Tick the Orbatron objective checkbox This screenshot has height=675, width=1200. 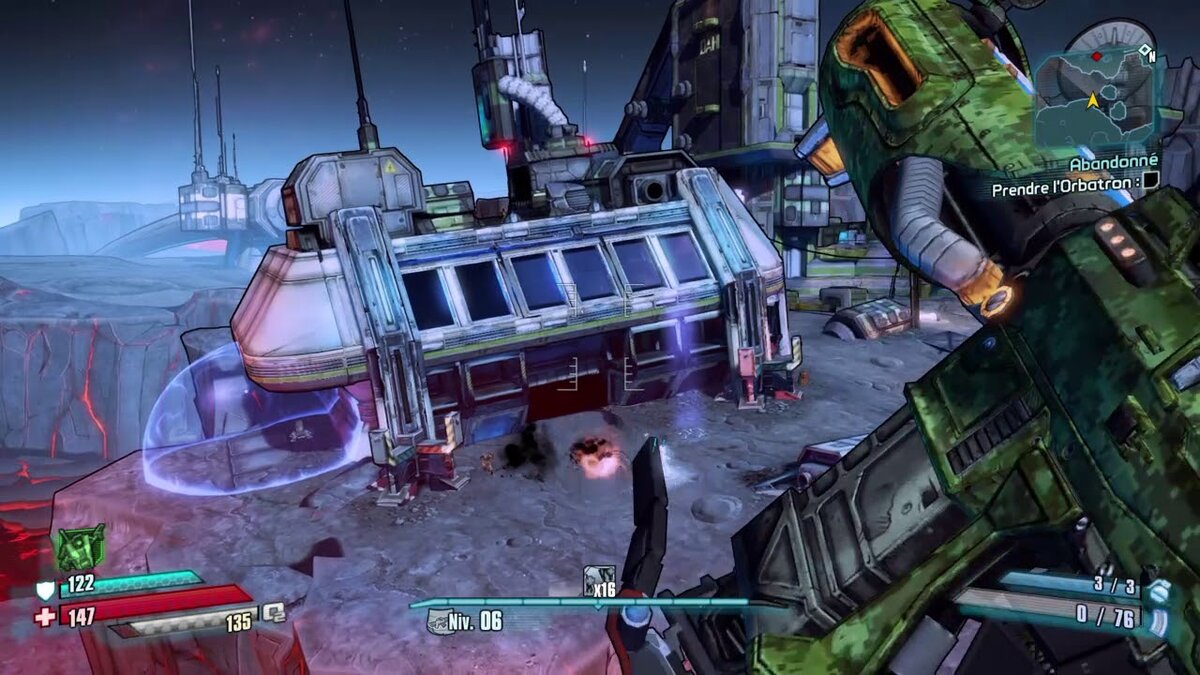click(x=1150, y=180)
